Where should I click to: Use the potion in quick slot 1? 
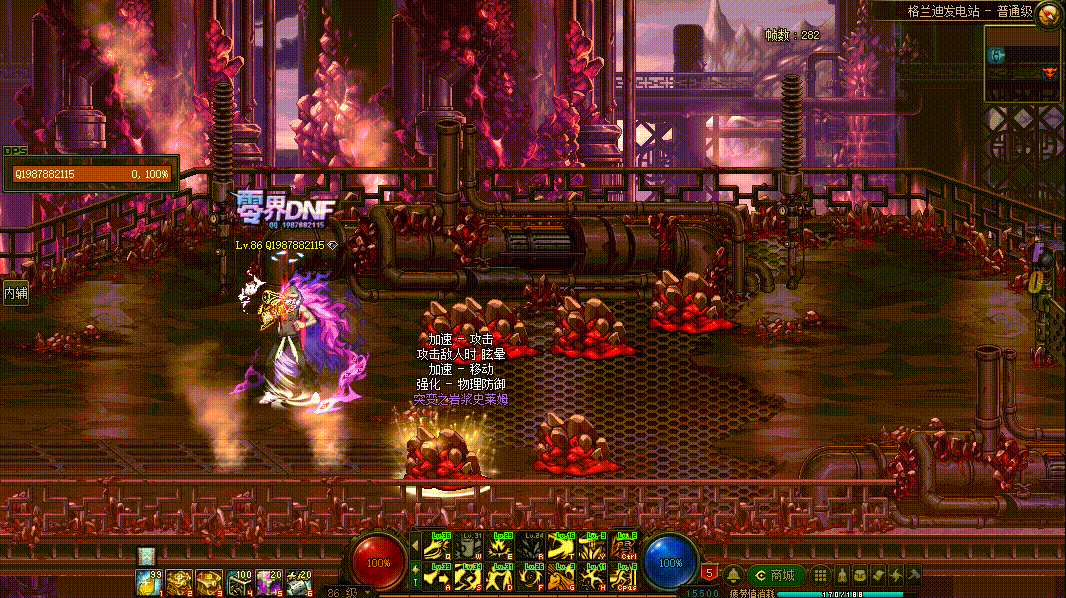click(x=150, y=580)
